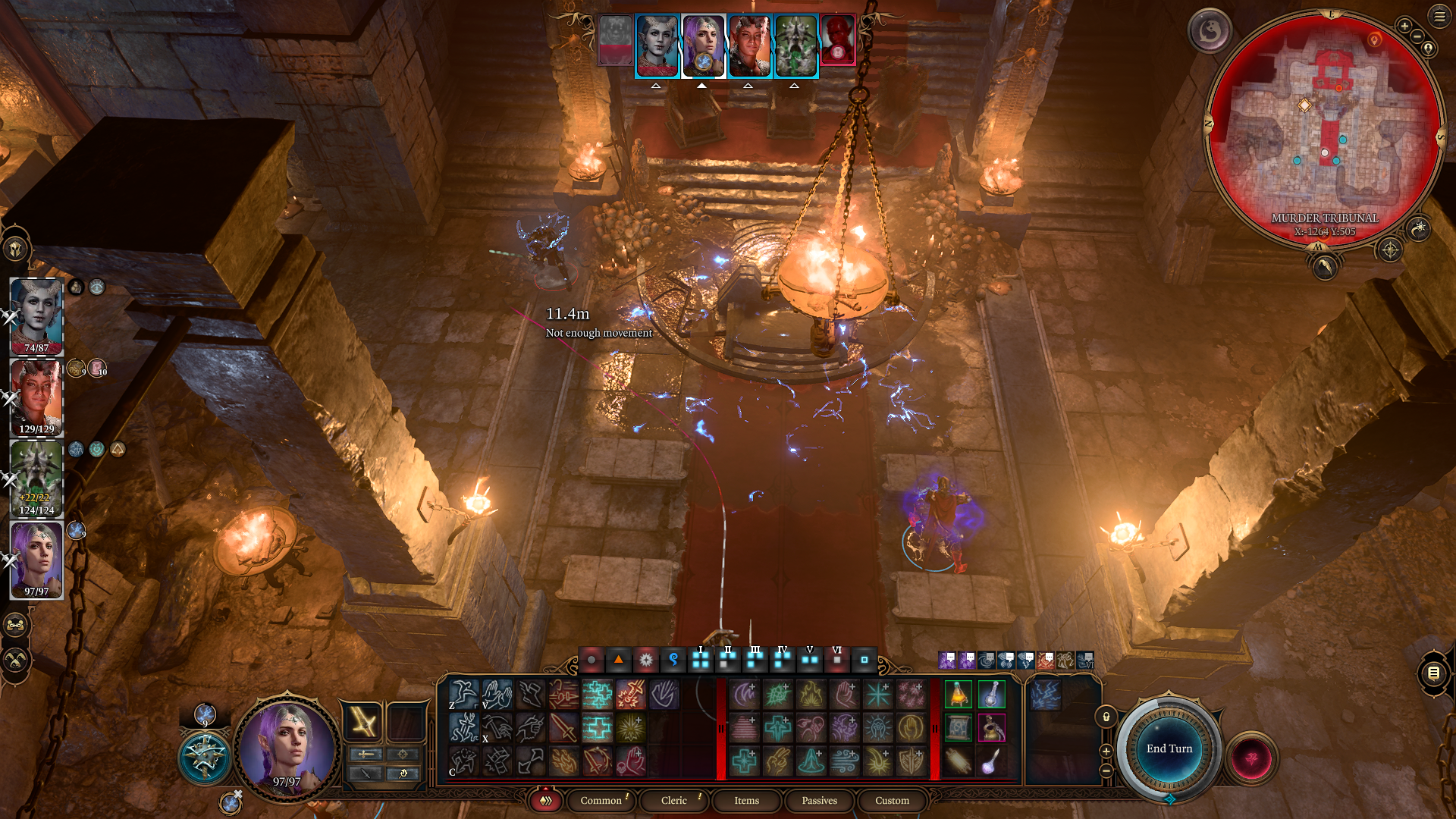The width and height of the screenshot is (1456, 819).
Task: Click the purple-haired turn order portrait
Action: (x=703, y=46)
